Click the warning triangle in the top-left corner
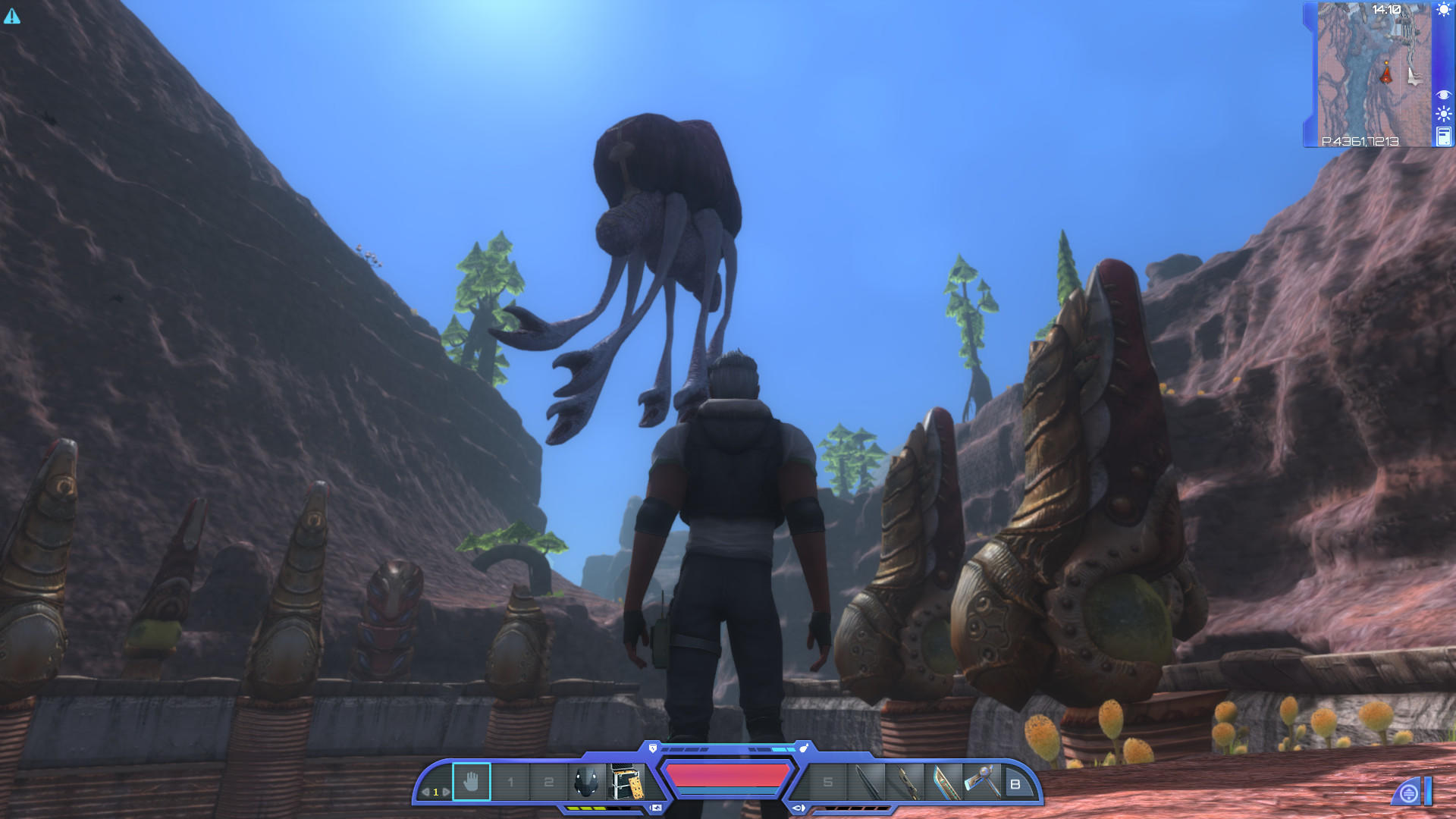Image resolution: width=1456 pixels, height=819 pixels. (11, 15)
